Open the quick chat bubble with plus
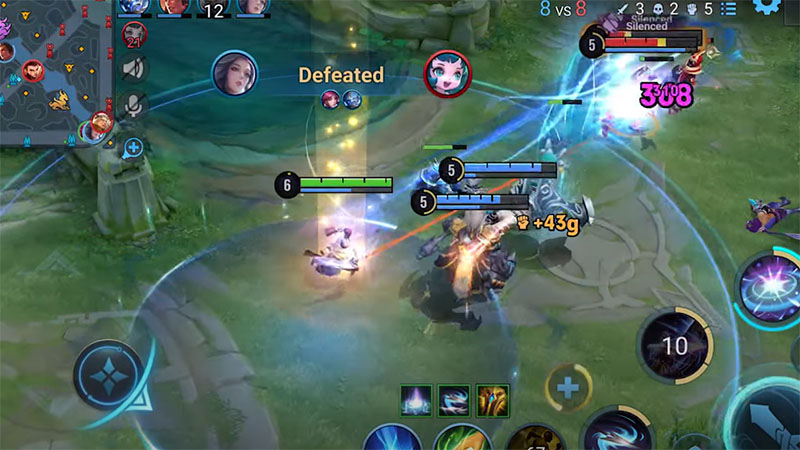This screenshot has height=450, width=800. click(133, 148)
